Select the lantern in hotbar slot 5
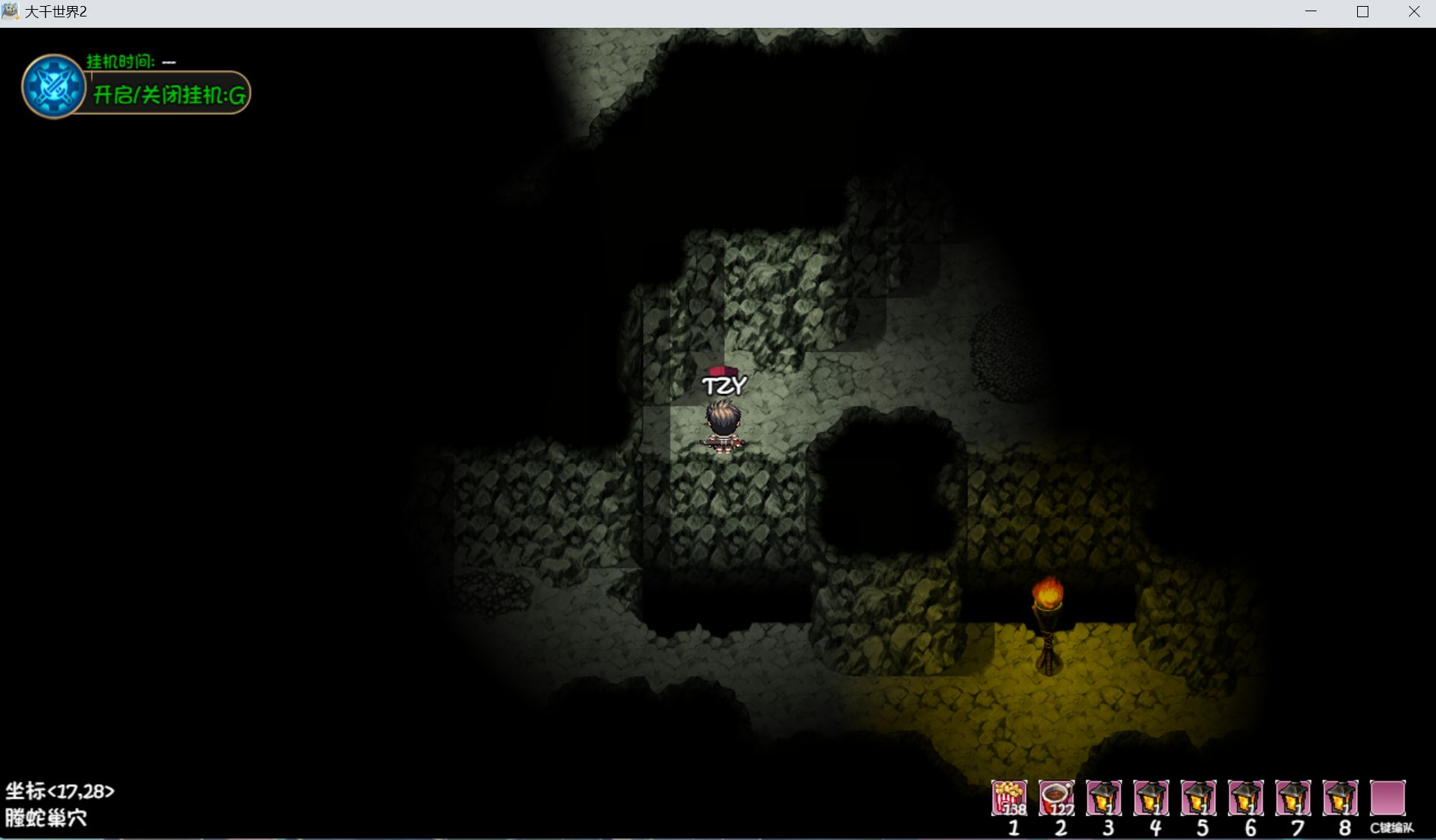1436x840 pixels. click(x=1199, y=797)
